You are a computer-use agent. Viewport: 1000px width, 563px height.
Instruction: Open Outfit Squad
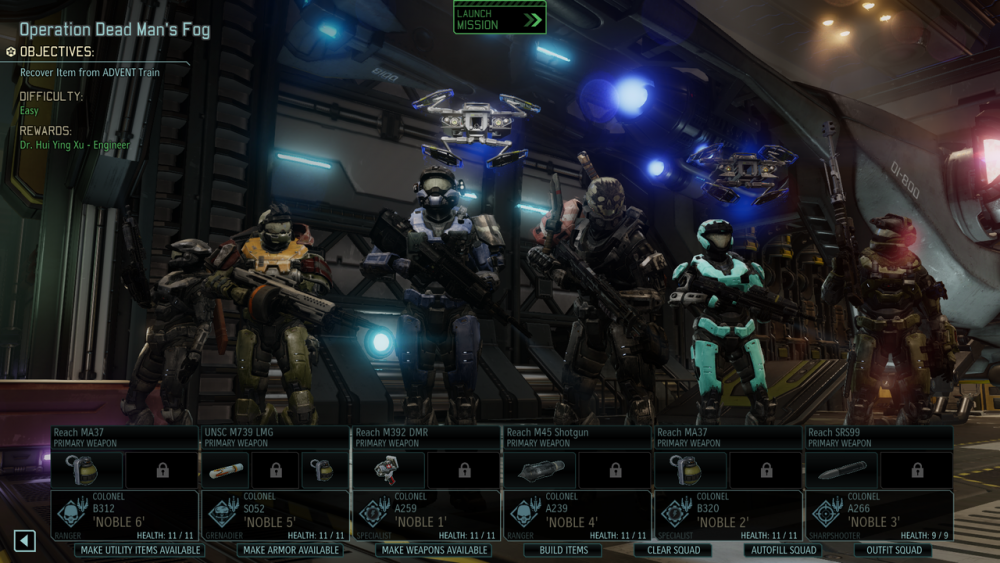894,550
